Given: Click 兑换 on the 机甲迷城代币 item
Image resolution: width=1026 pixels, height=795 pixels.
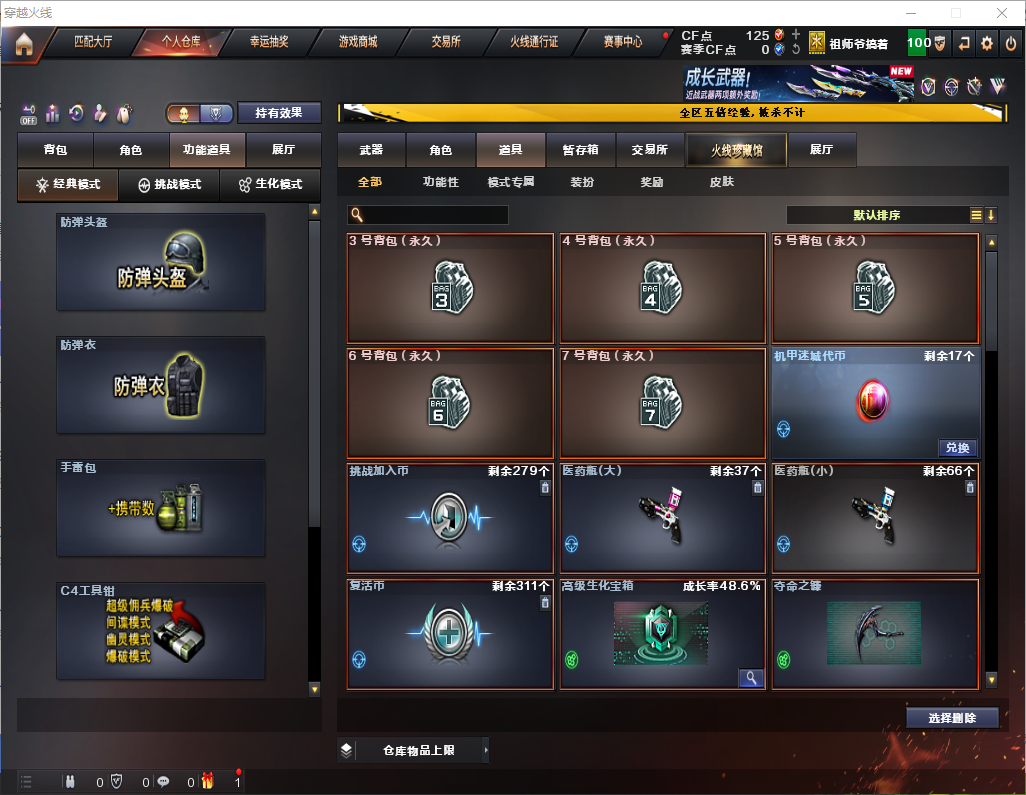Looking at the screenshot, I should [956, 448].
